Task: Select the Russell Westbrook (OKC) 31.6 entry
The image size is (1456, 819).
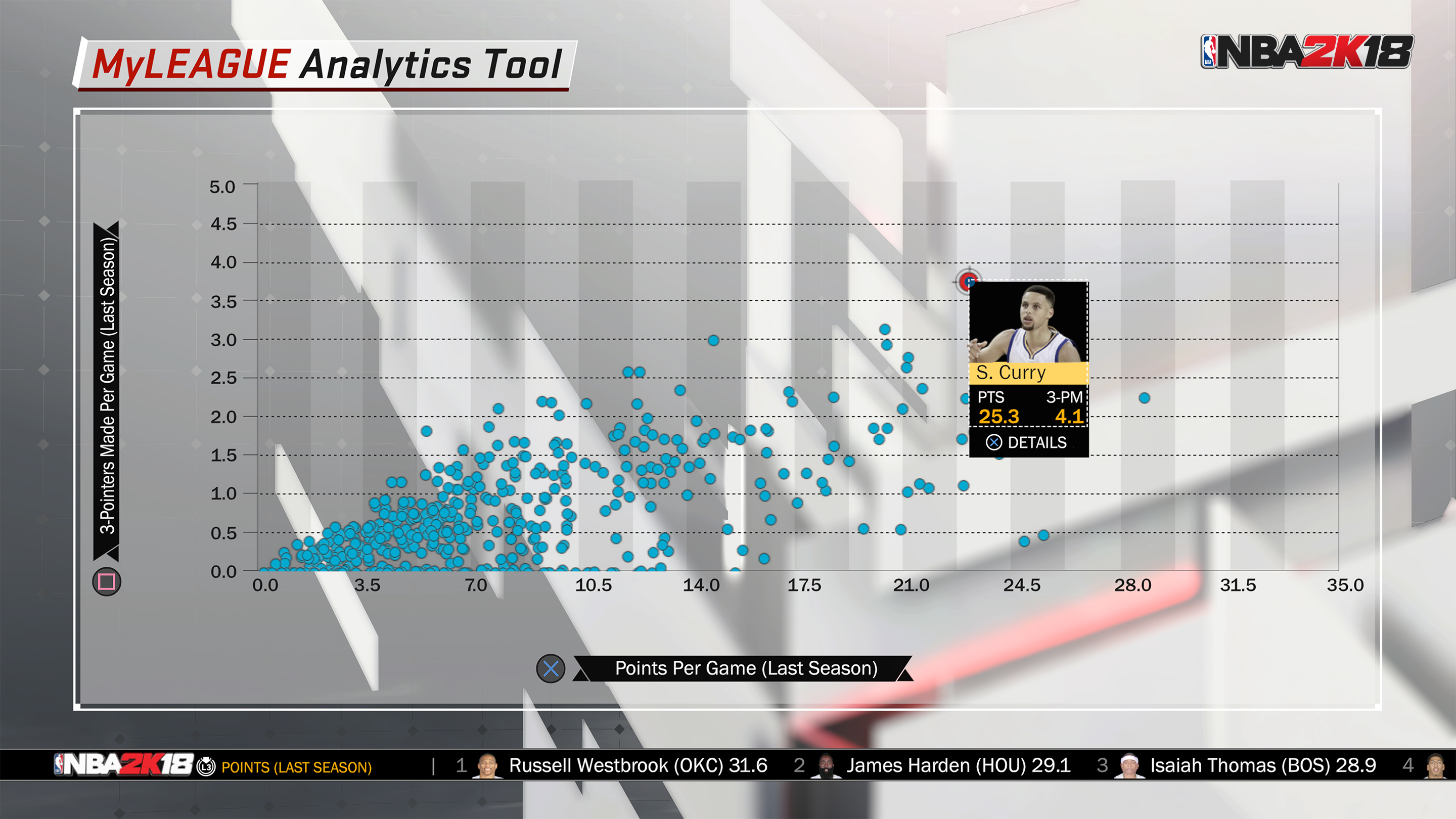Action: click(x=639, y=765)
